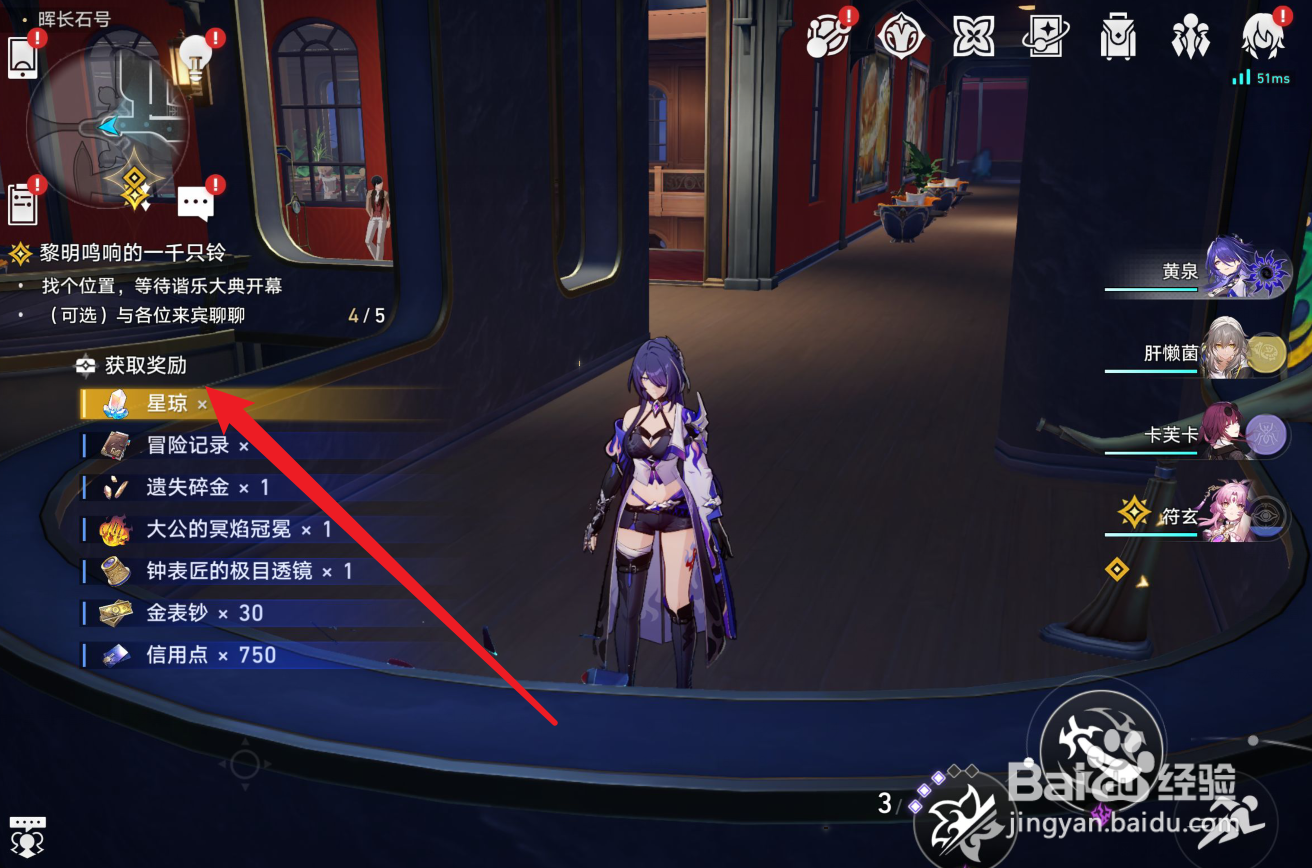The height and width of the screenshot is (868, 1312).
Task: Select the 黄泉 character portrait
Action: (1223, 270)
